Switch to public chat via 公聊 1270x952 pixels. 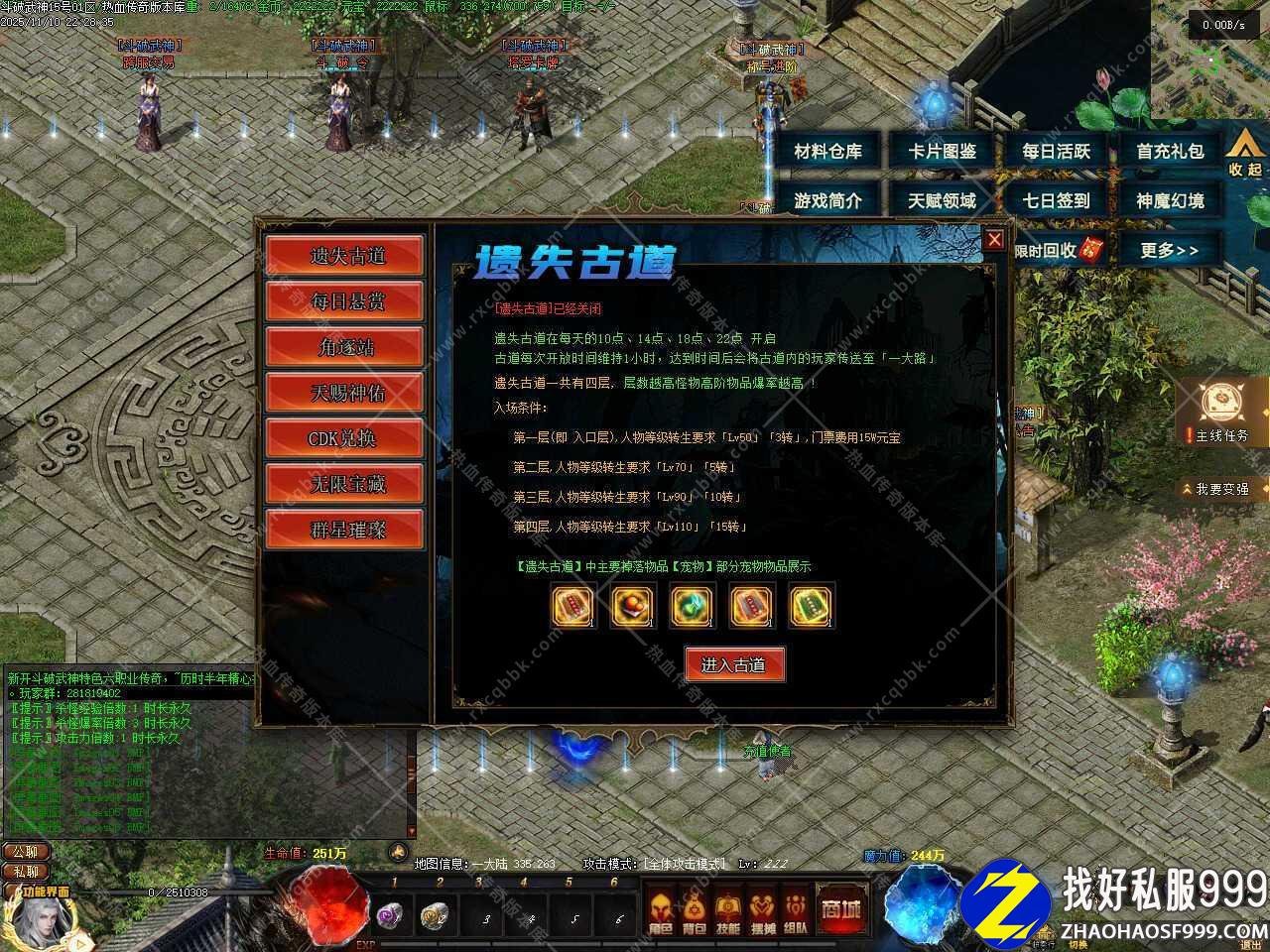(x=26, y=851)
